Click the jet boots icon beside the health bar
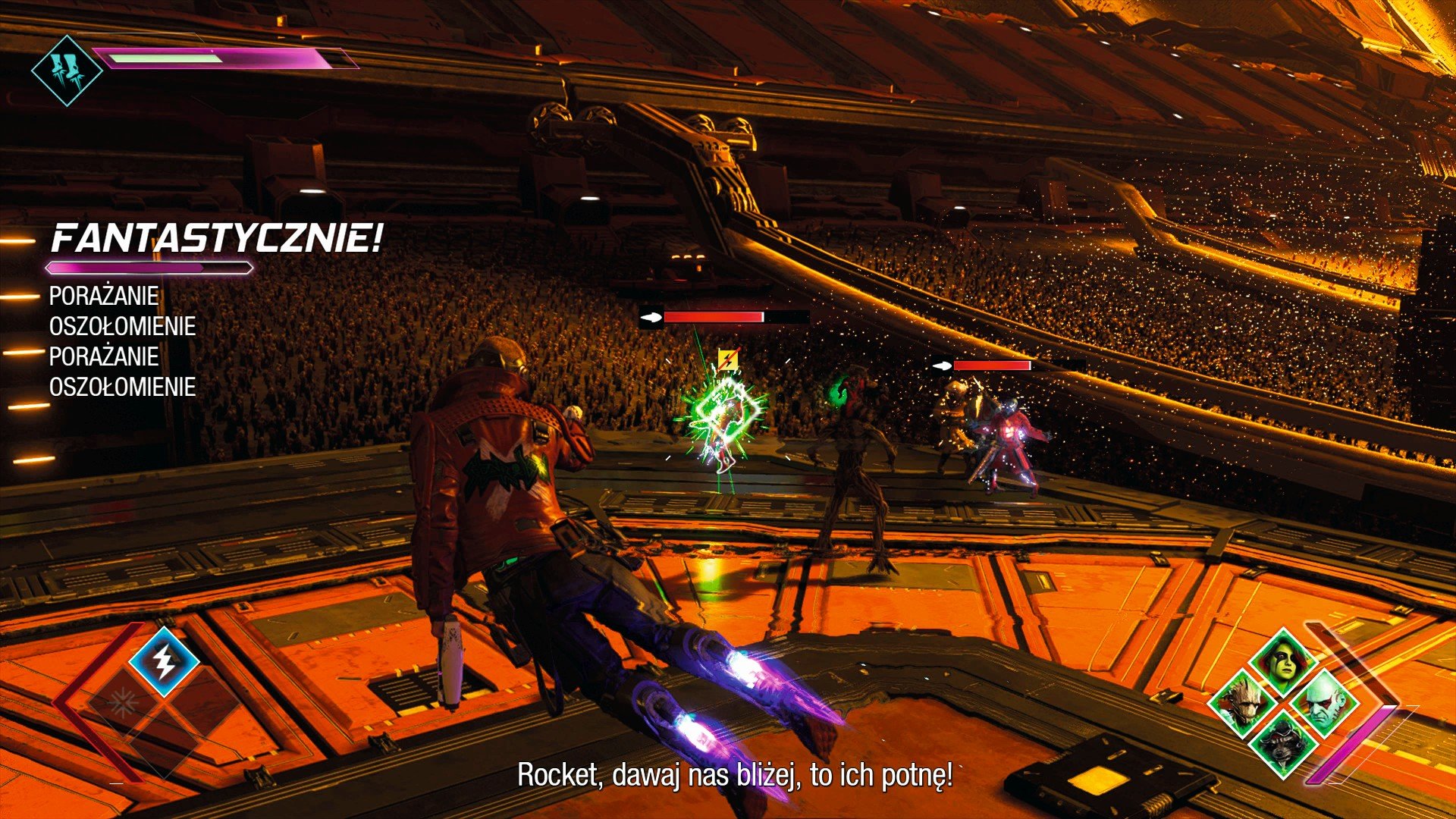This screenshot has width=1456, height=819. click(x=67, y=70)
